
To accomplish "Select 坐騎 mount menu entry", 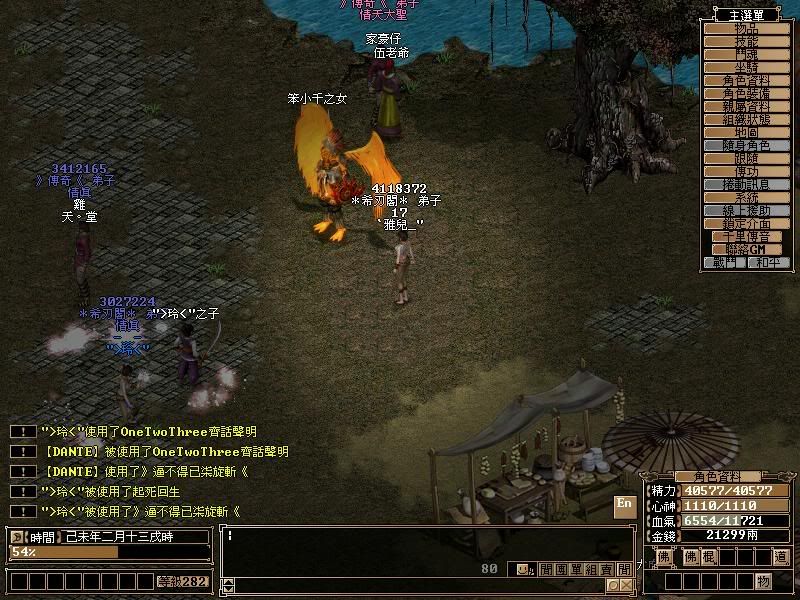I will pyautogui.click(x=746, y=67).
